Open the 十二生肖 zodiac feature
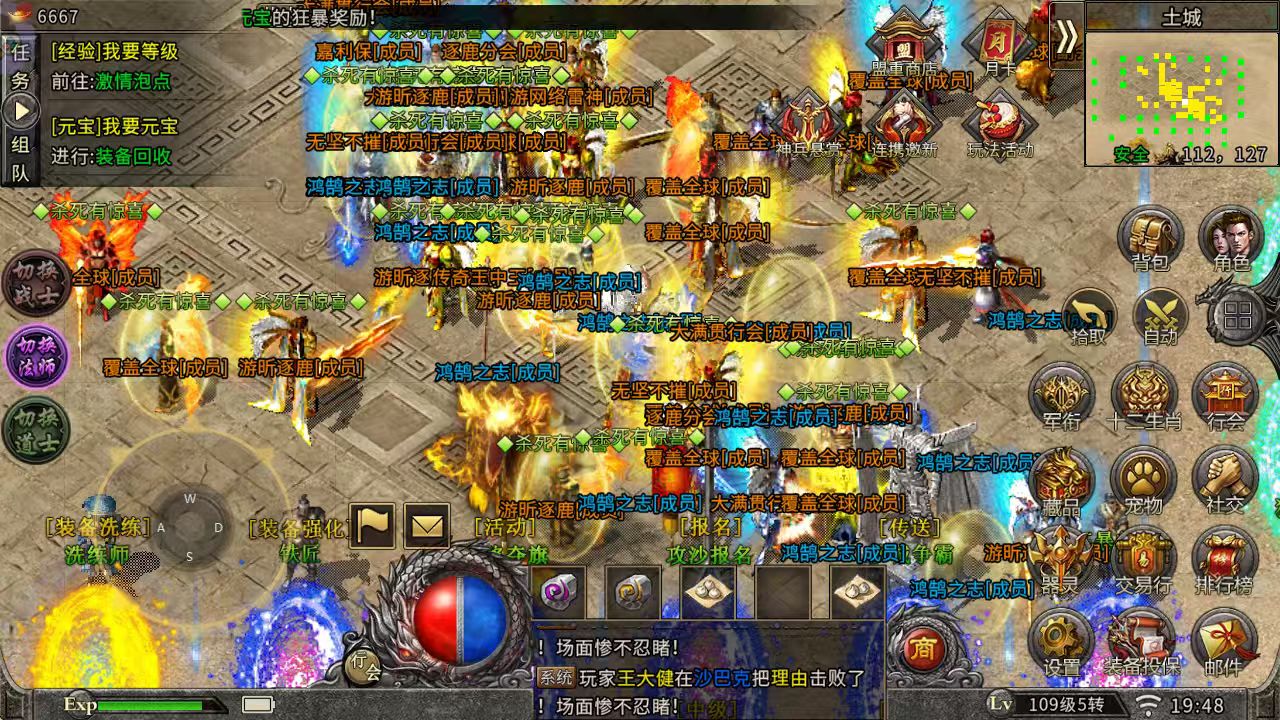 (1143, 393)
